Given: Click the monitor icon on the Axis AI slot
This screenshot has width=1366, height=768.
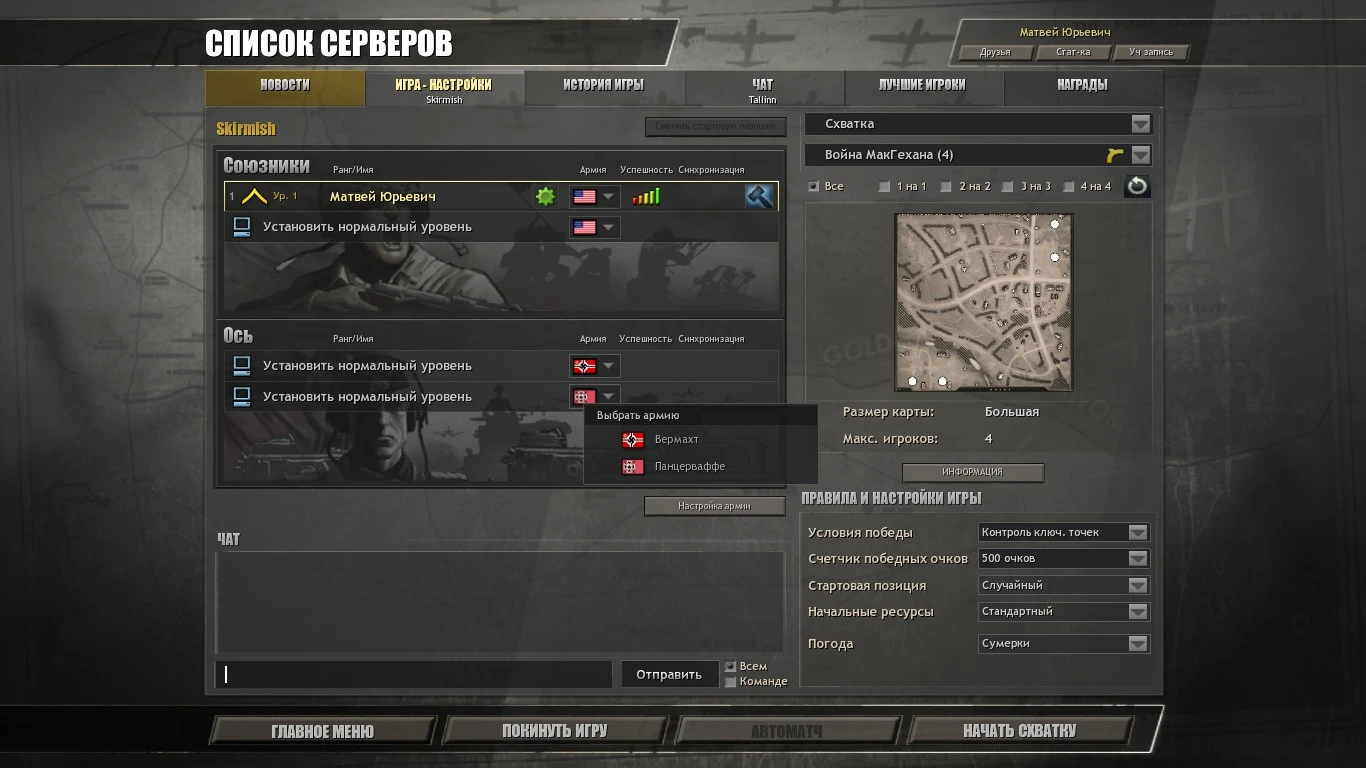Looking at the screenshot, I should point(240,365).
